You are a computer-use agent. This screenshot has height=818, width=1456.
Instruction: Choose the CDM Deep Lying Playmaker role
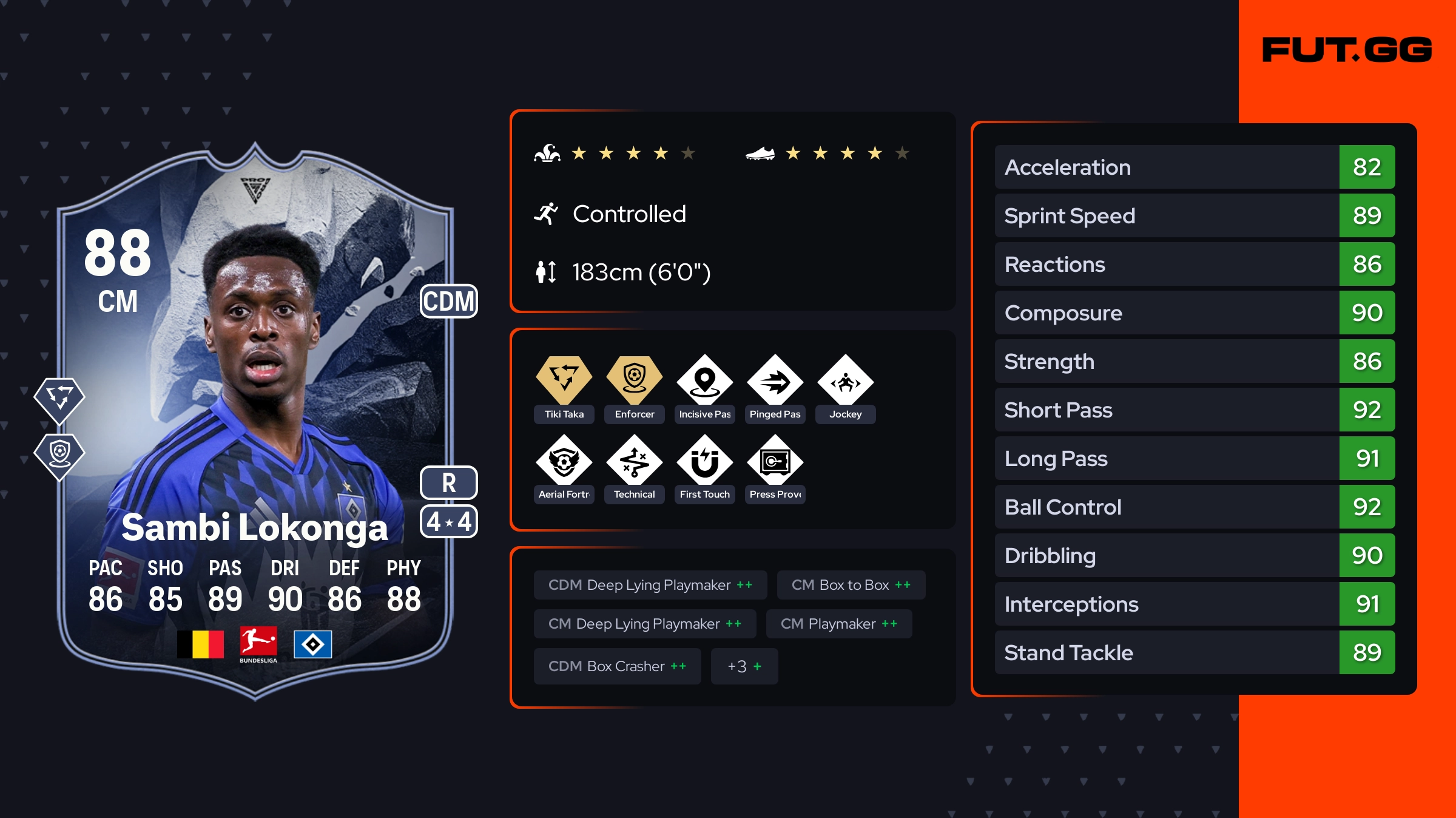click(650, 585)
